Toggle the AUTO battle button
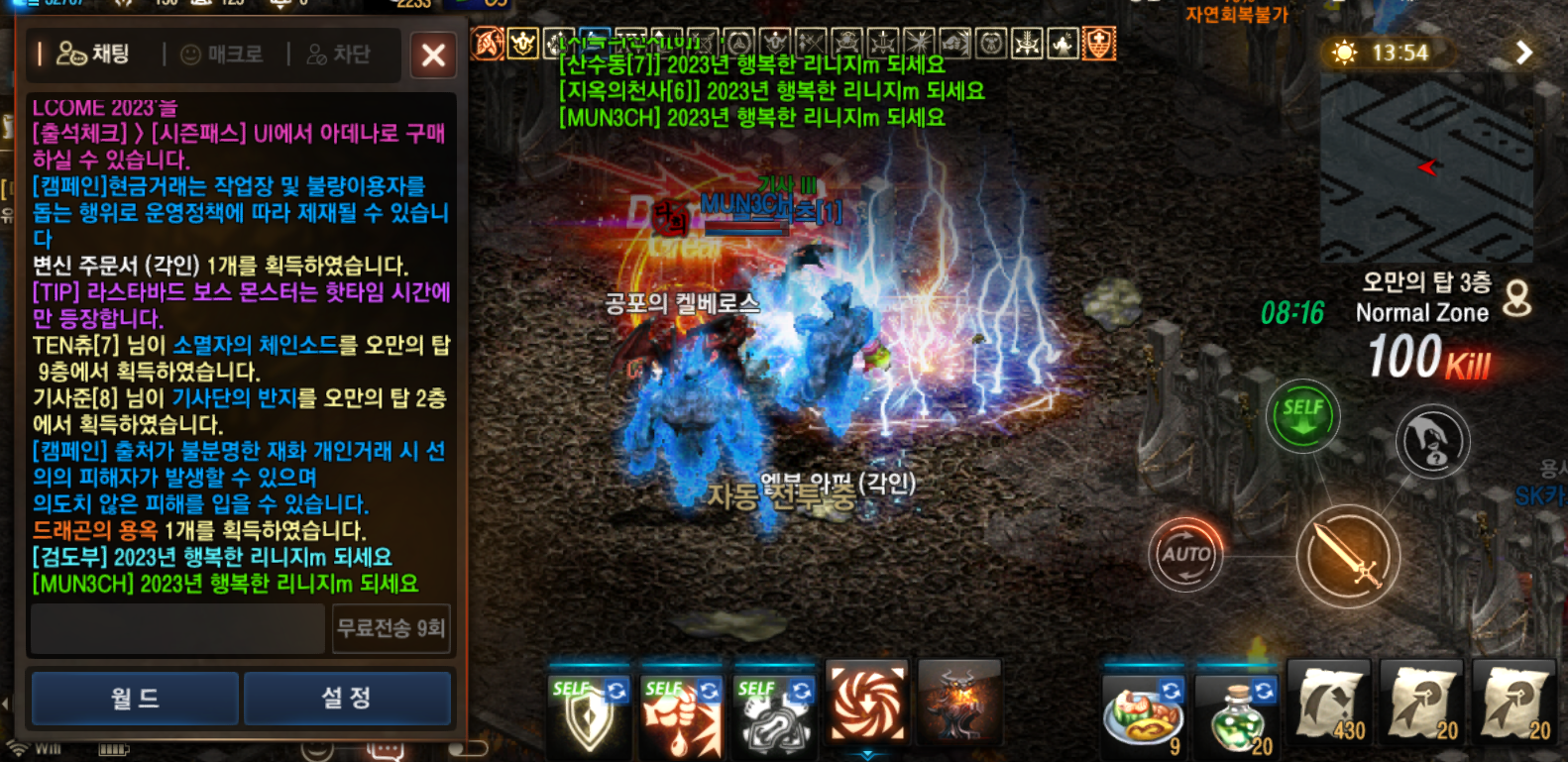The image size is (1568, 762). 1185,555
